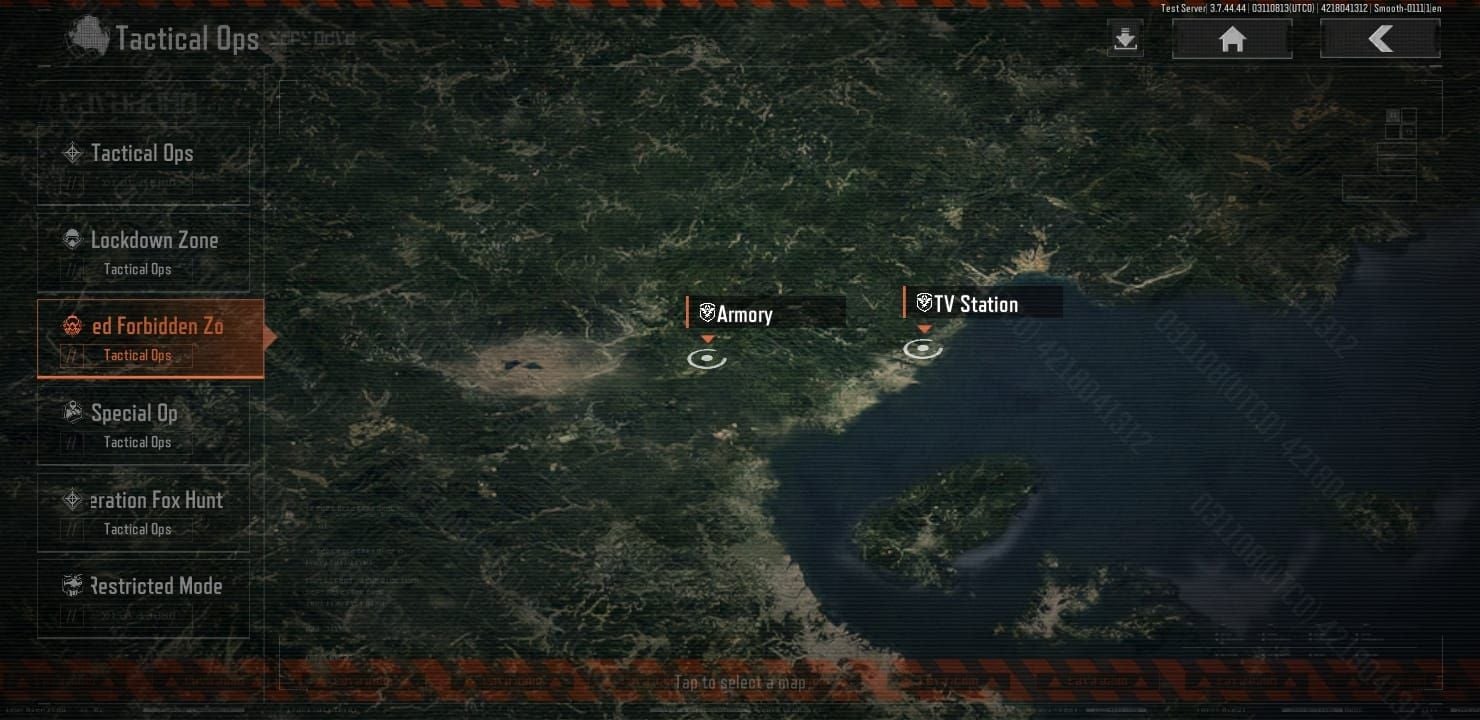1480x720 pixels.
Task: Click the TV Station map marker ring
Action: pyautogui.click(x=921, y=348)
